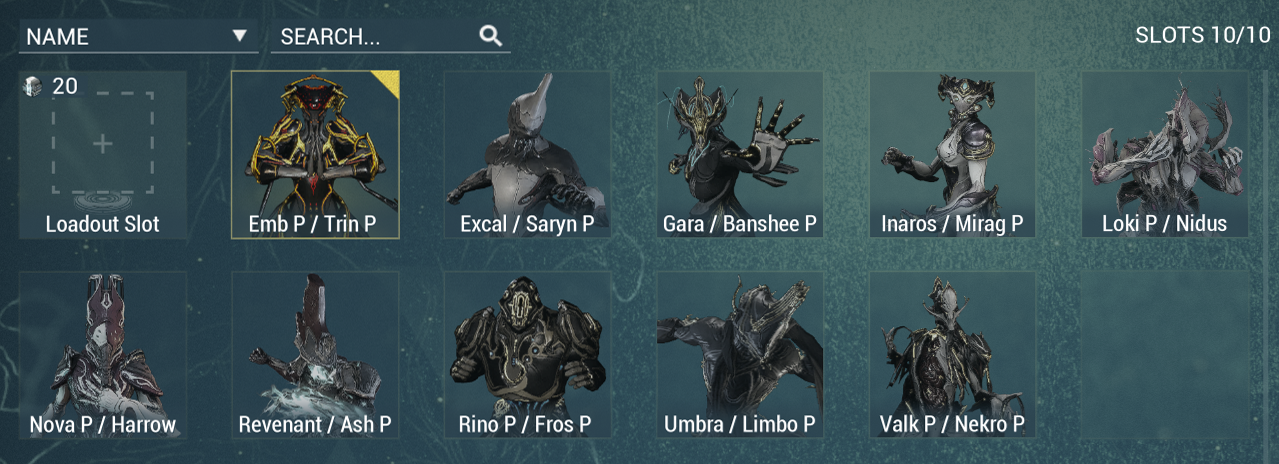Choose the Rino P / Fros P loadout

(527, 354)
